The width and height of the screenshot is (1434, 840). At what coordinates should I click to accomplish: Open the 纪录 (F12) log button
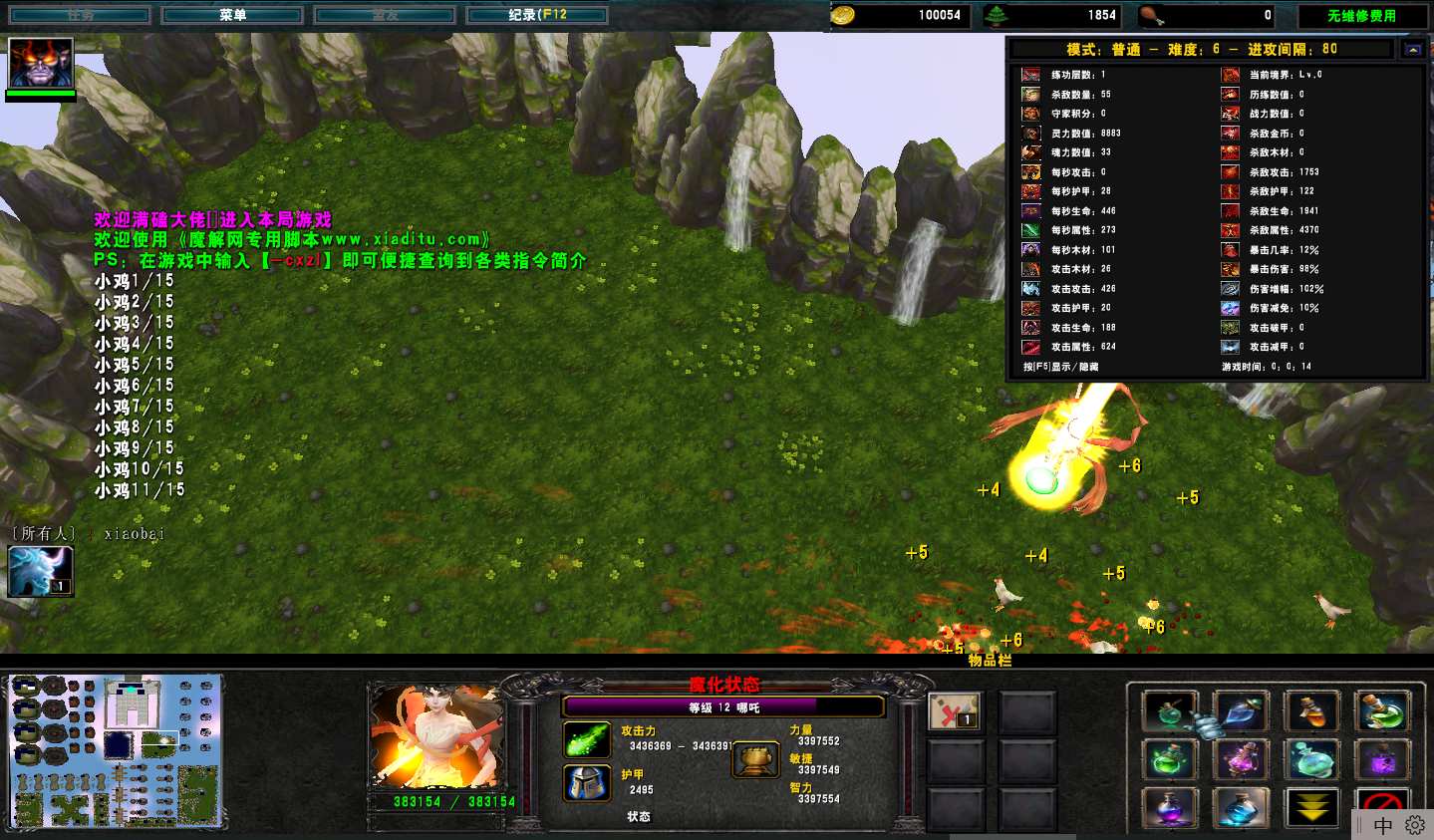click(537, 15)
